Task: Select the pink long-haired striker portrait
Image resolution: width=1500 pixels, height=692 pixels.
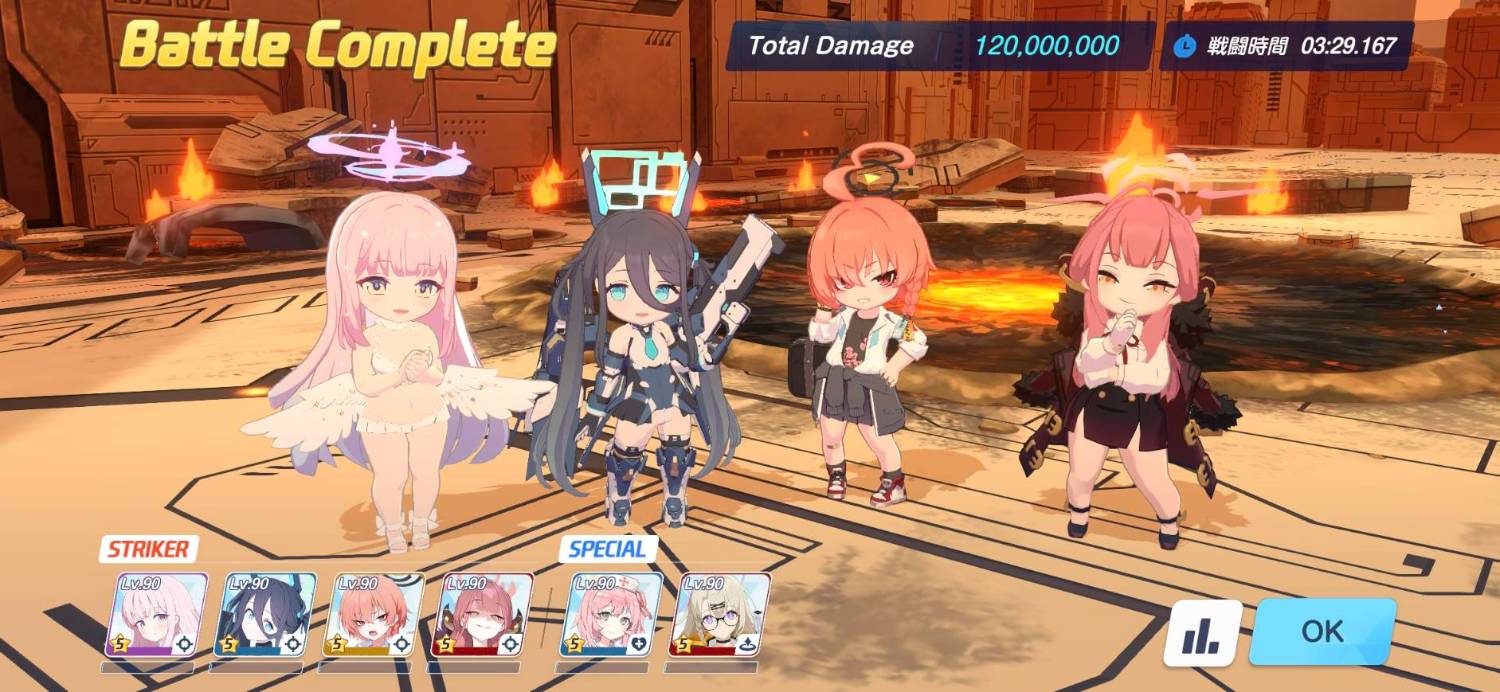Action: coord(156,614)
